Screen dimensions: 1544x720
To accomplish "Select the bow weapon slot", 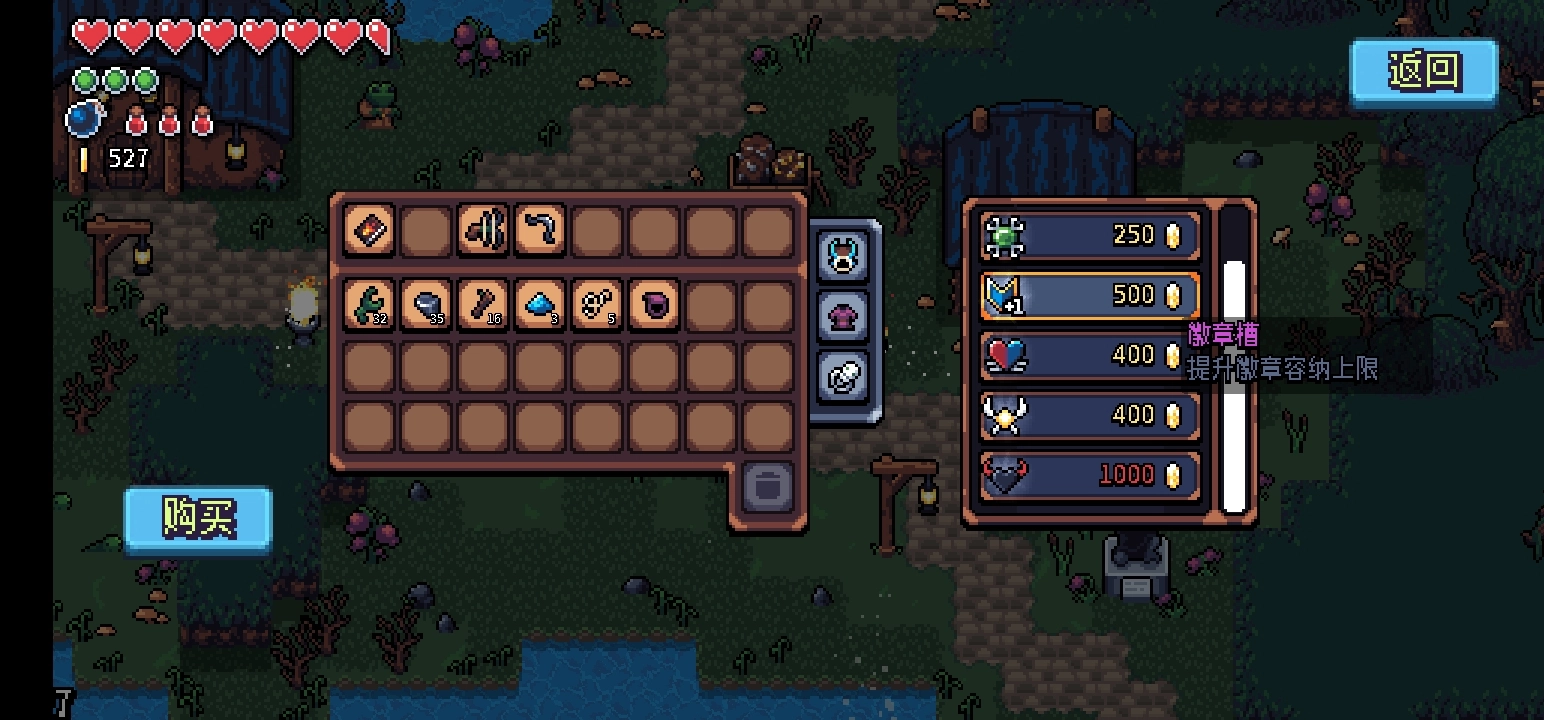I will click(483, 231).
